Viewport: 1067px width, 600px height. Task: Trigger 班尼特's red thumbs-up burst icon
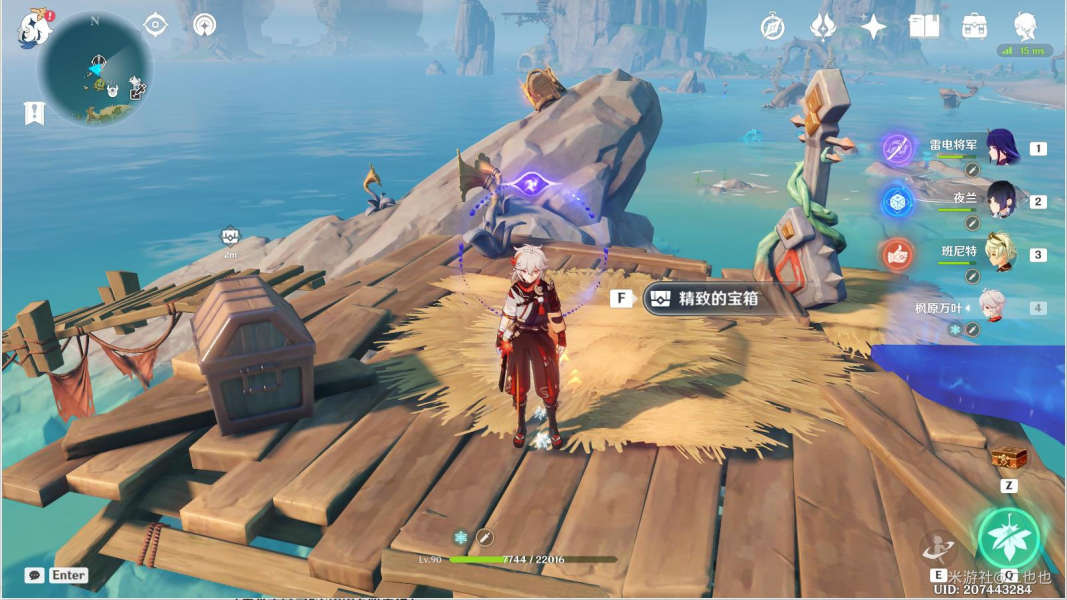tap(898, 254)
